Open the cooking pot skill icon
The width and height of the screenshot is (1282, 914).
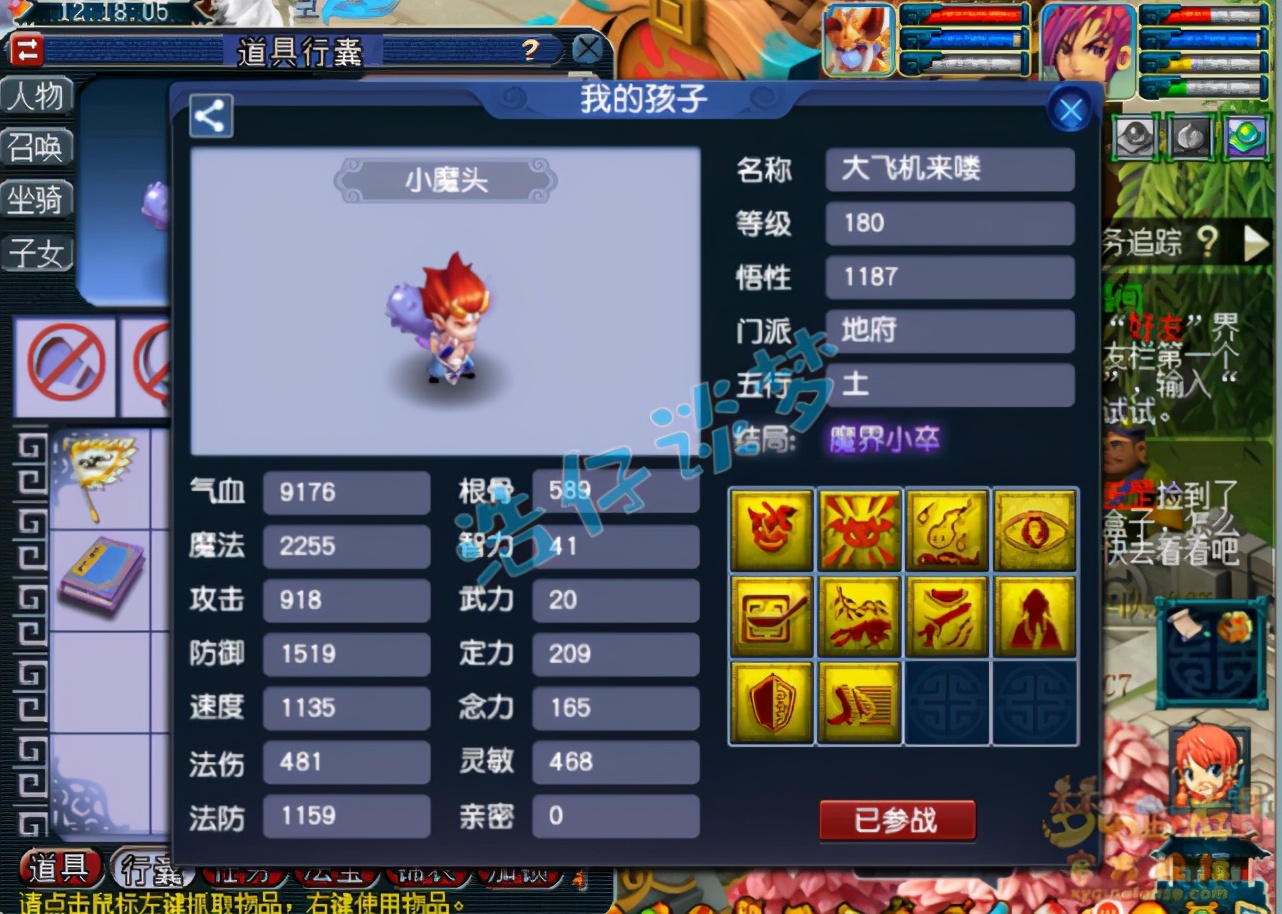pyautogui.click(x=770, y=614)
